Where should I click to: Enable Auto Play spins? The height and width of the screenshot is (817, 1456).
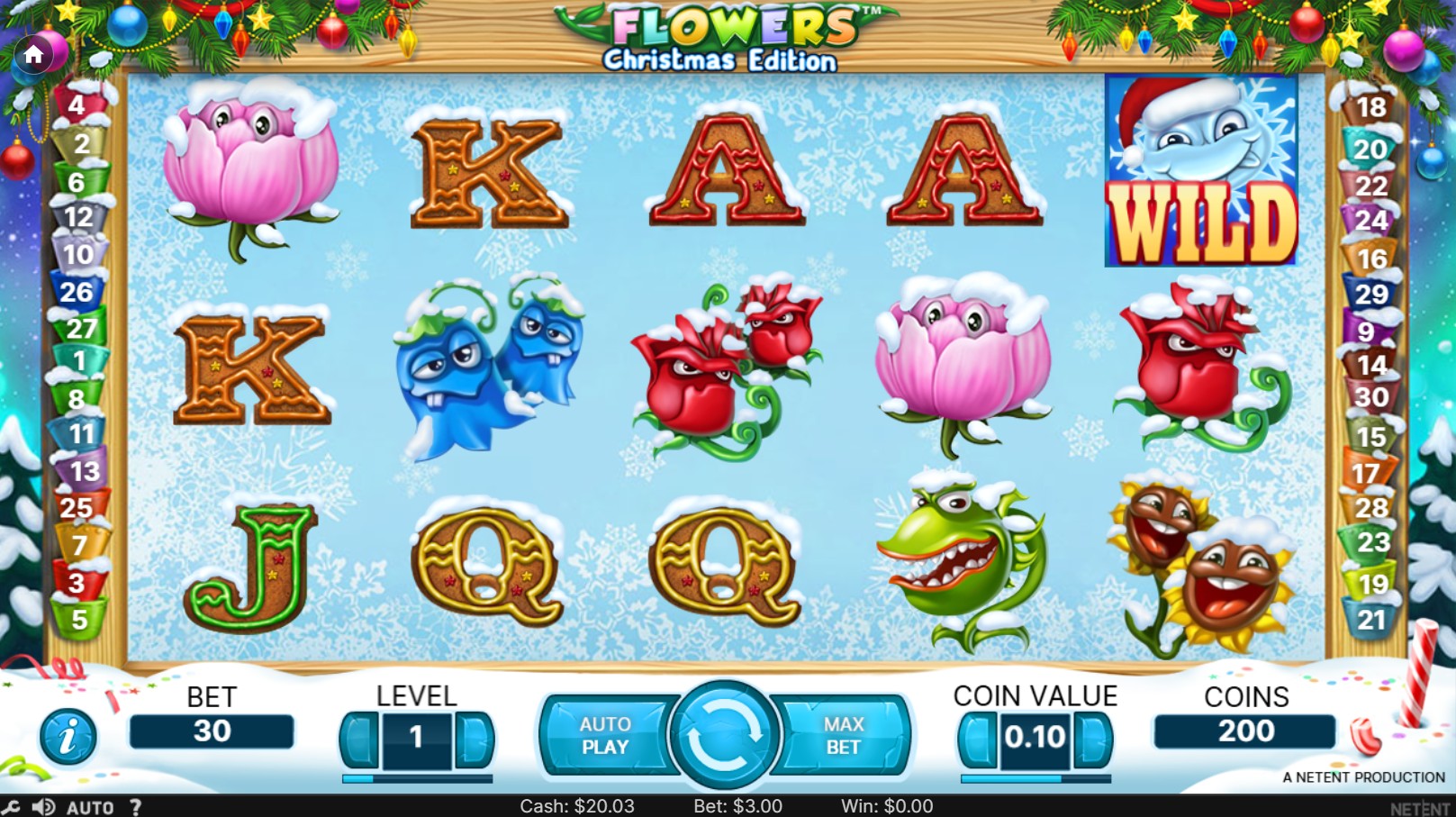[x=605, y=736]
